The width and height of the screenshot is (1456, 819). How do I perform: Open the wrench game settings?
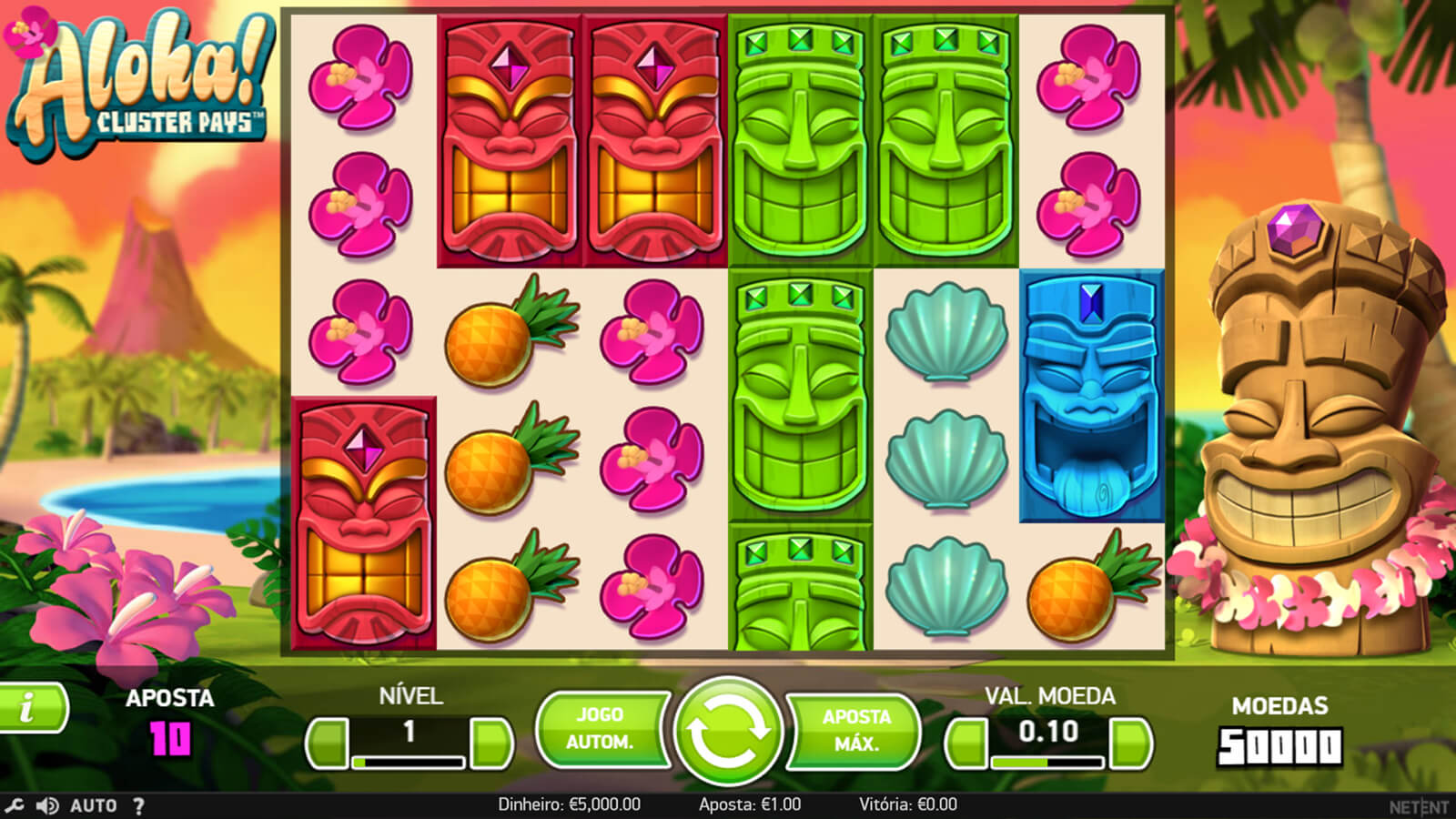tap(14, 805)
